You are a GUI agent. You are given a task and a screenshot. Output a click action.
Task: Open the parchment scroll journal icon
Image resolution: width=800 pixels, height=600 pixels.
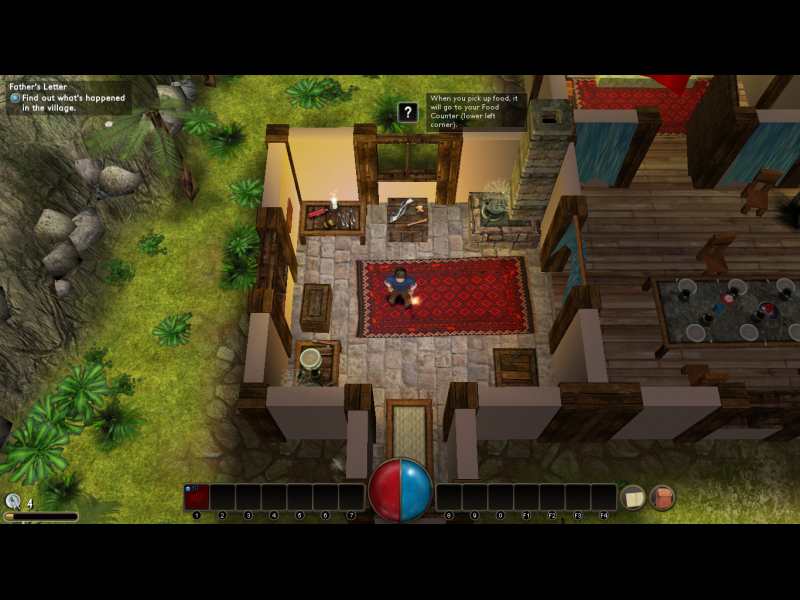click(632, 497)
